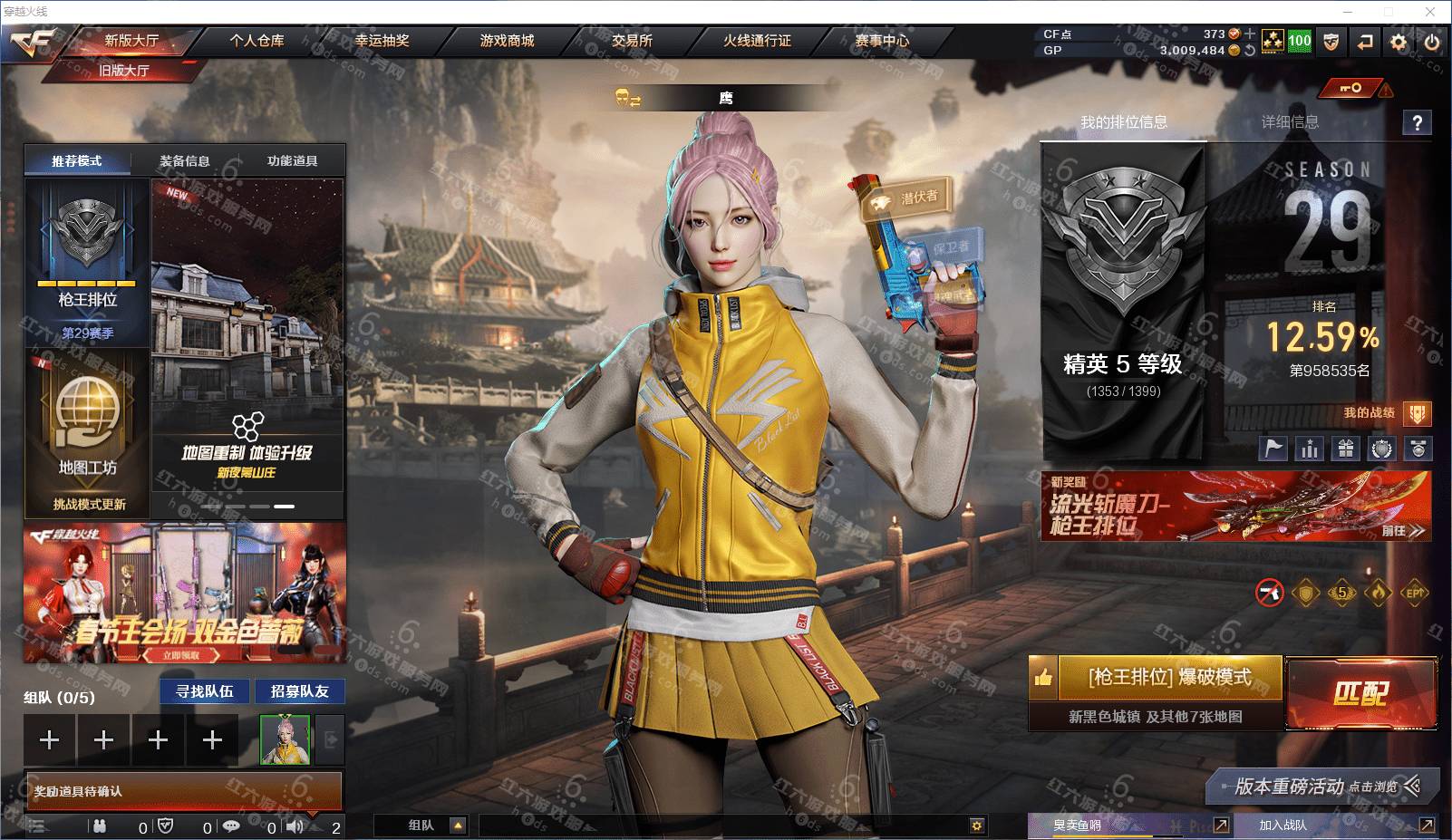Open the gear settings icon

(1399, 42)
